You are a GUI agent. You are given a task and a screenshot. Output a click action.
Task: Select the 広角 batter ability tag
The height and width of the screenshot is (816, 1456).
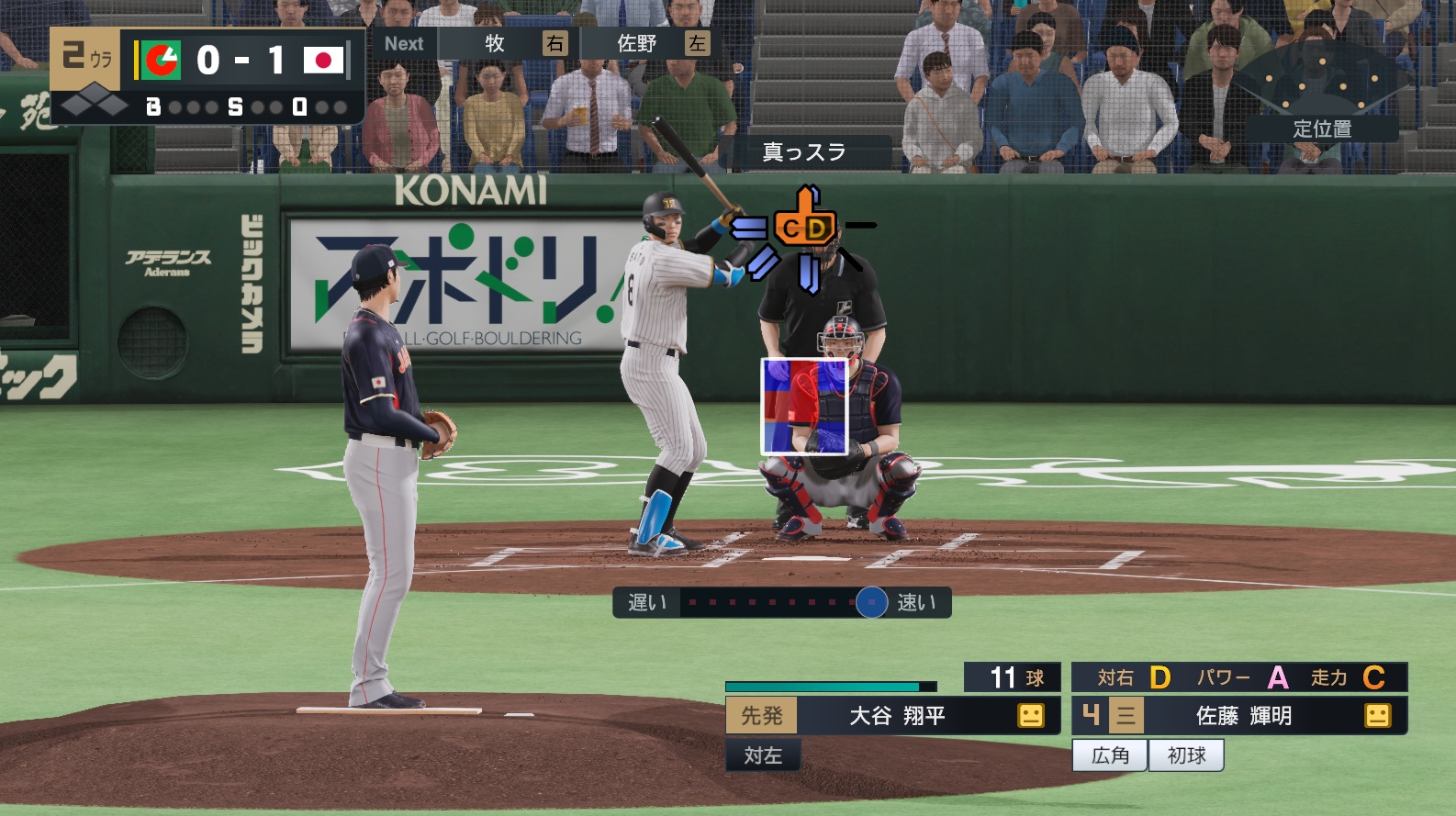[x=1110, y=755]
